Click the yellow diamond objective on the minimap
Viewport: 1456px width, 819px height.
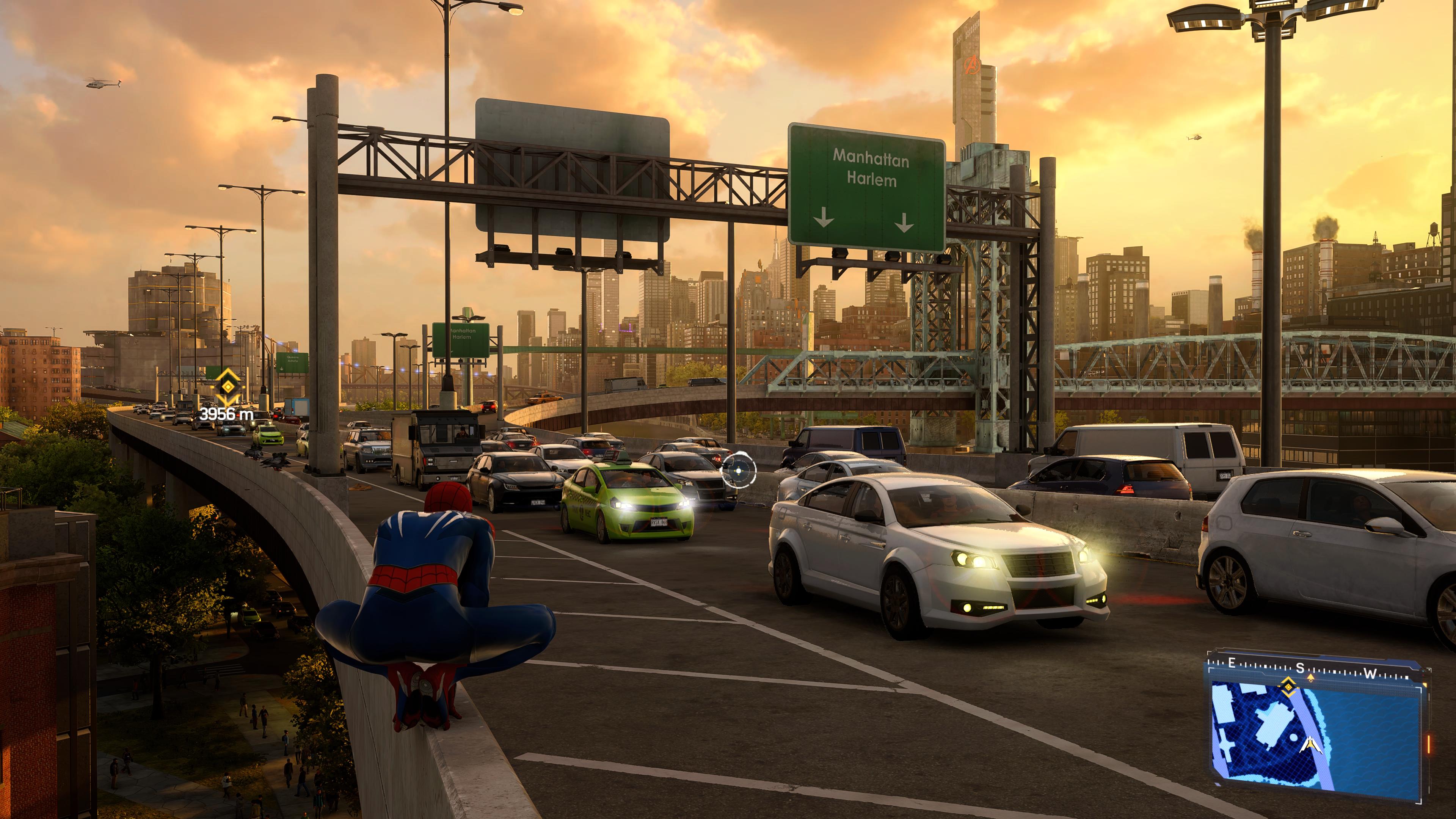tap(1288, 687)
